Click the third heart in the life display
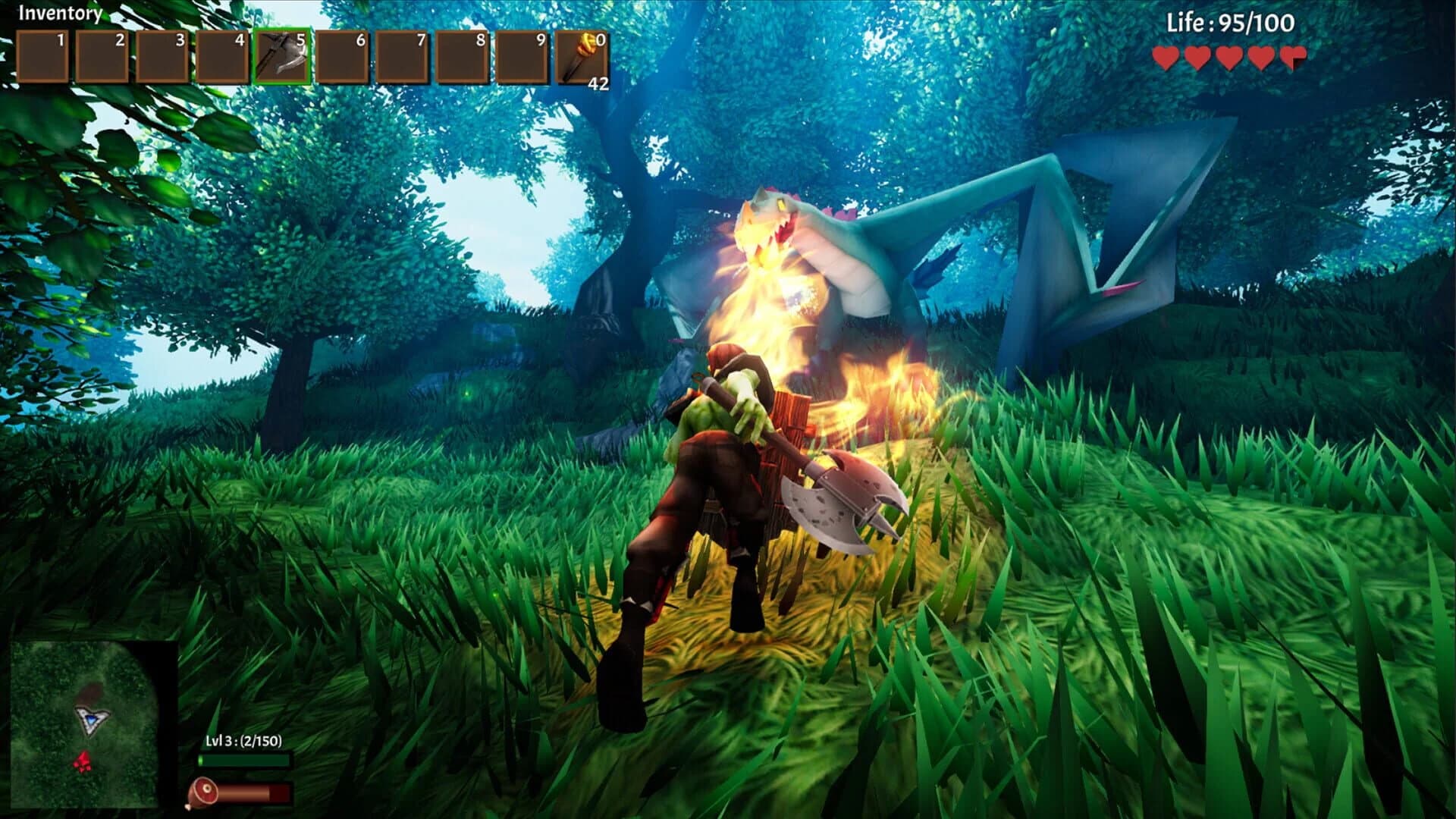 [1230, 55]
